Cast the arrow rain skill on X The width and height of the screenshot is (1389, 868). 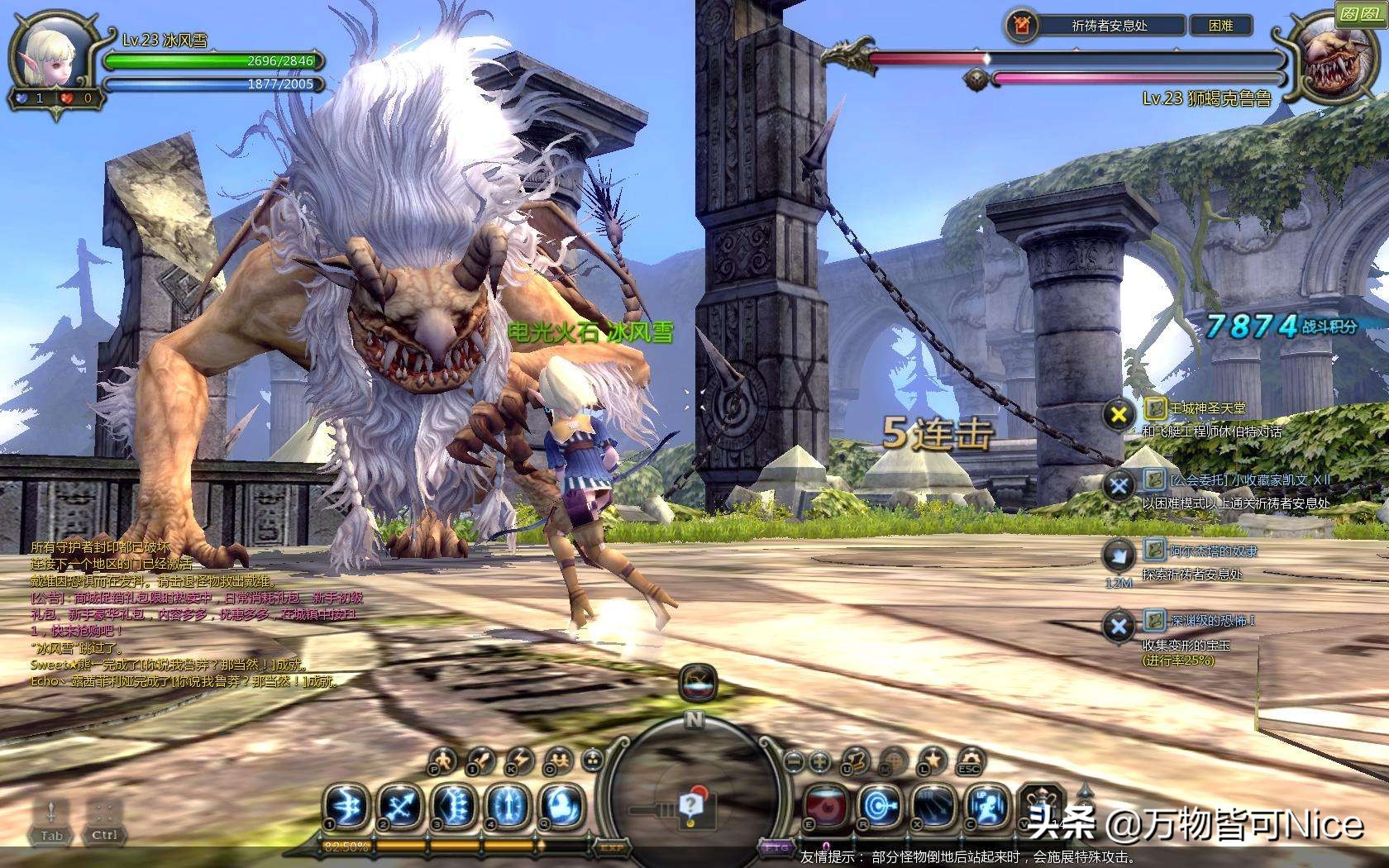point(935,805)
